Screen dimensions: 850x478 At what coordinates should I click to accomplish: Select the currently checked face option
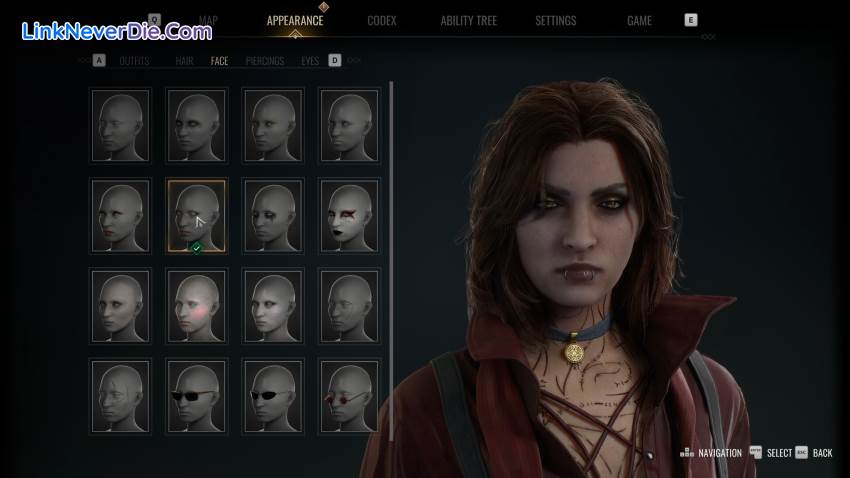(x=196, y=215)
